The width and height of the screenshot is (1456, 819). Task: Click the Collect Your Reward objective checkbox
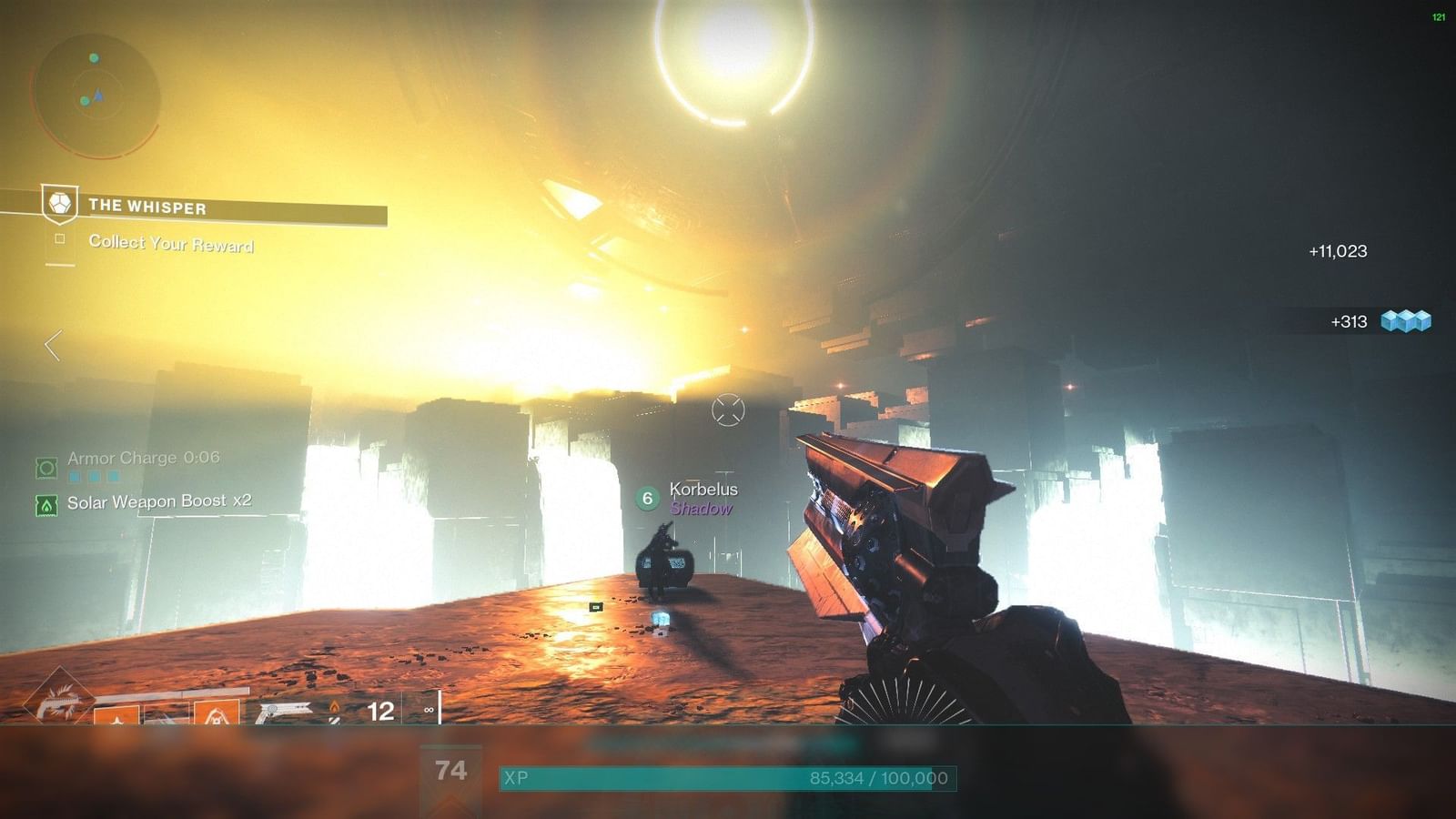61,240
